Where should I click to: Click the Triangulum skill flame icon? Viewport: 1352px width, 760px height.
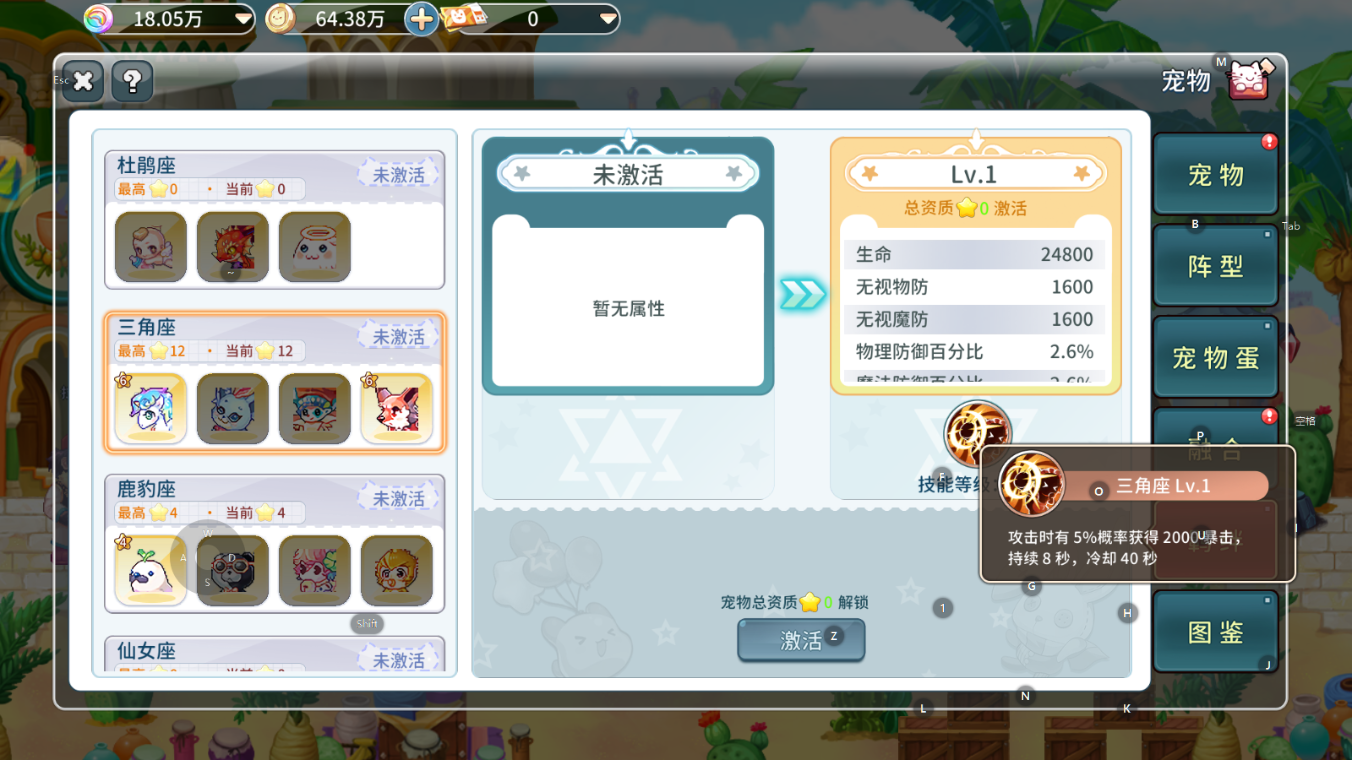pos(976,432)
